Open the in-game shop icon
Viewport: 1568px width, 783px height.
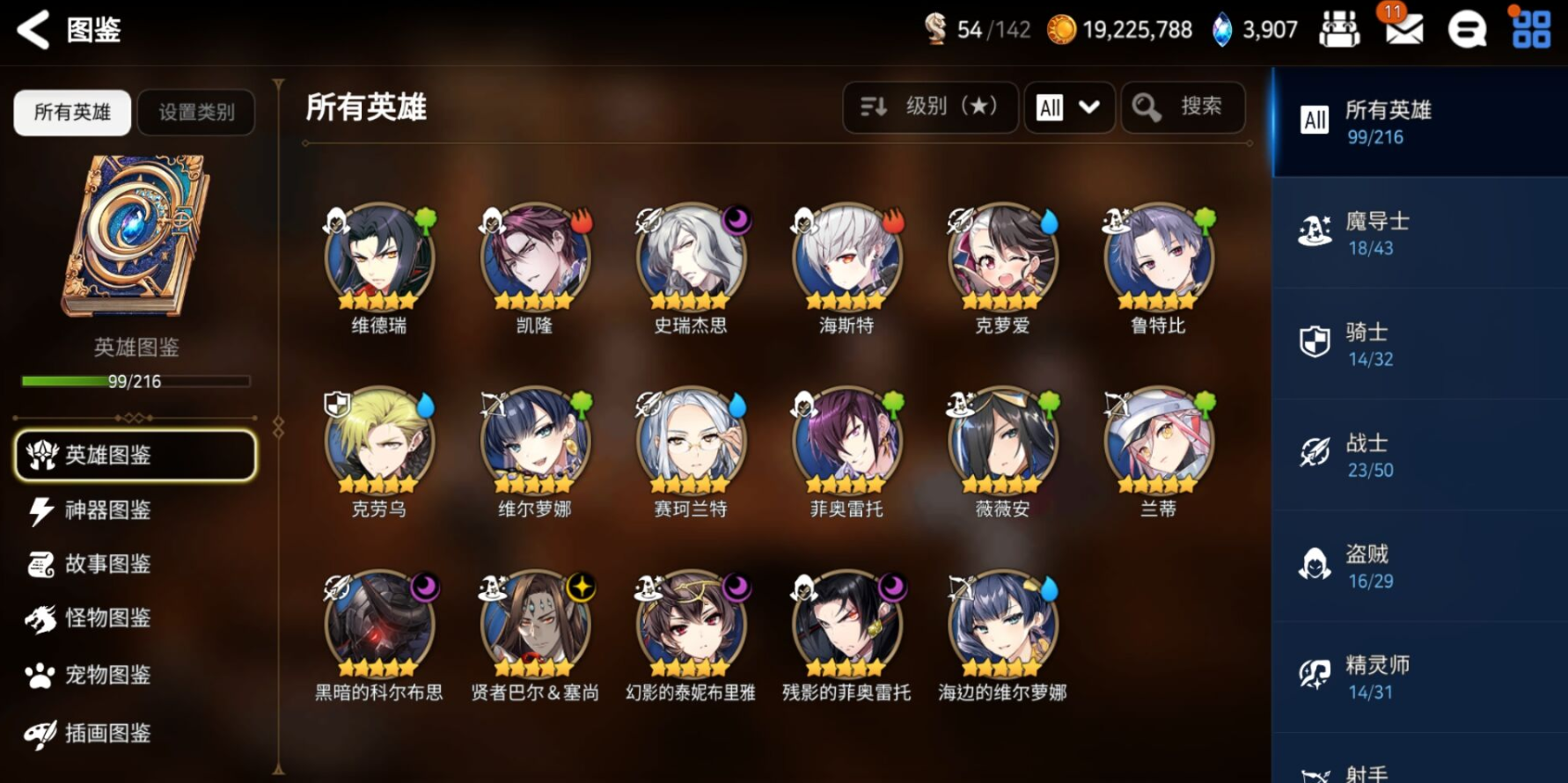point(1339,28)
